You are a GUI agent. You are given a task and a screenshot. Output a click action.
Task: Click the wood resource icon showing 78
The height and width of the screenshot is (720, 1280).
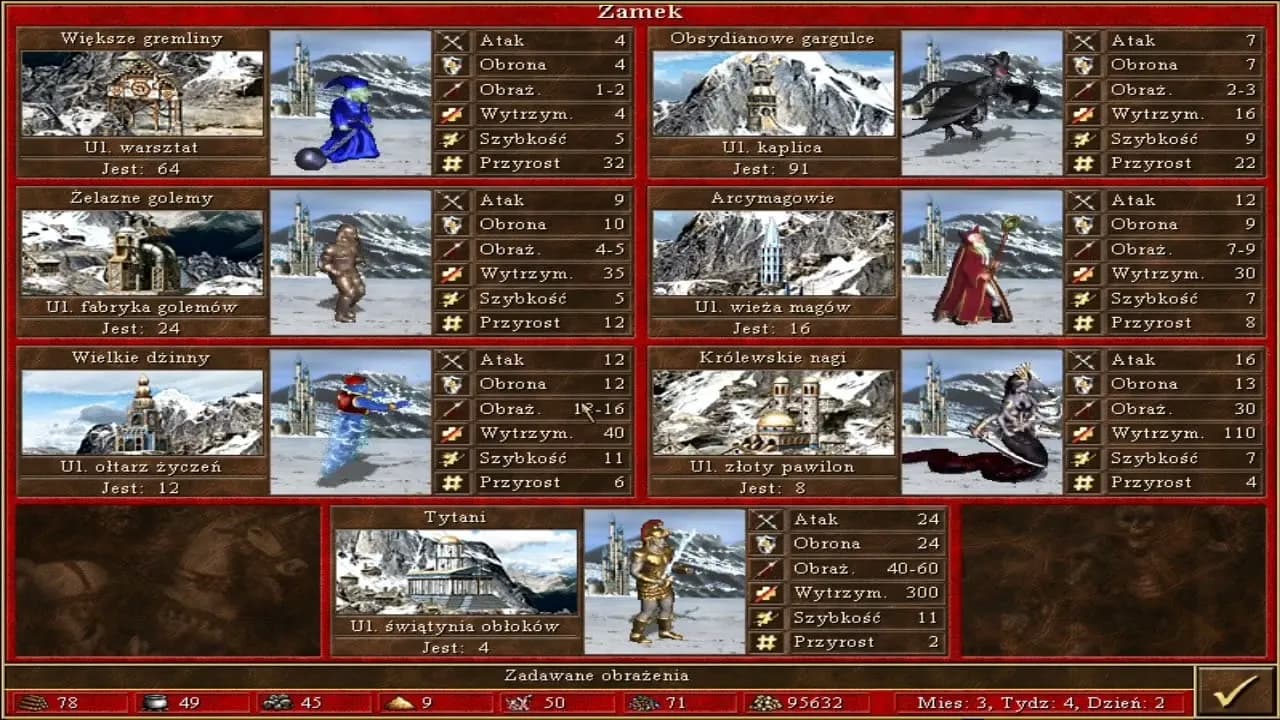(x=33, y=703)
